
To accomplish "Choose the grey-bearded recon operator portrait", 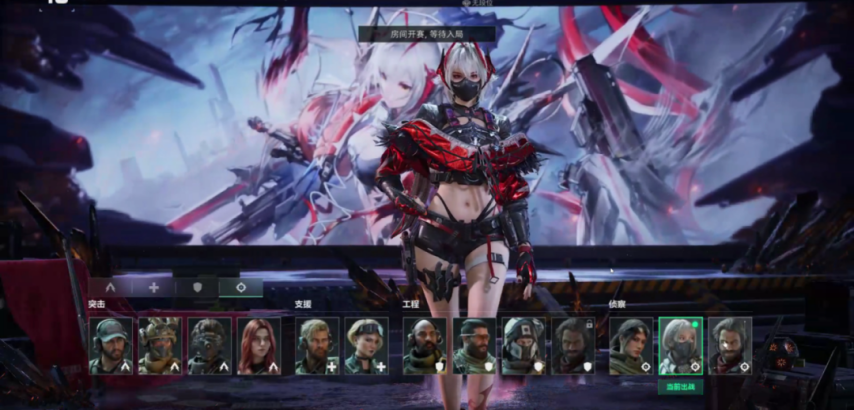I will tap(730, 346).
